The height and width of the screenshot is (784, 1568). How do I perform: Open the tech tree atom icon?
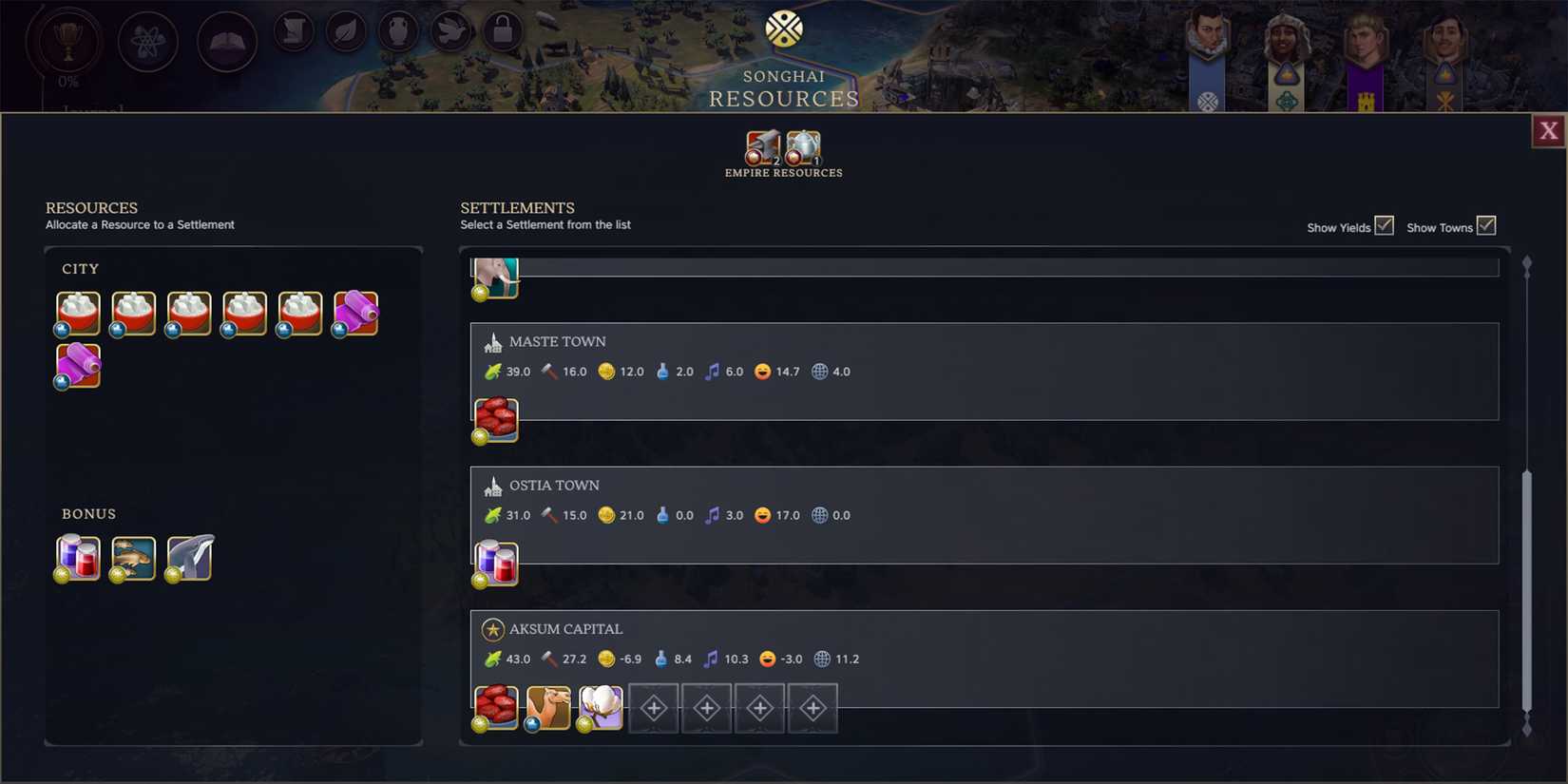pyautogui.click(x=145, y=42)
